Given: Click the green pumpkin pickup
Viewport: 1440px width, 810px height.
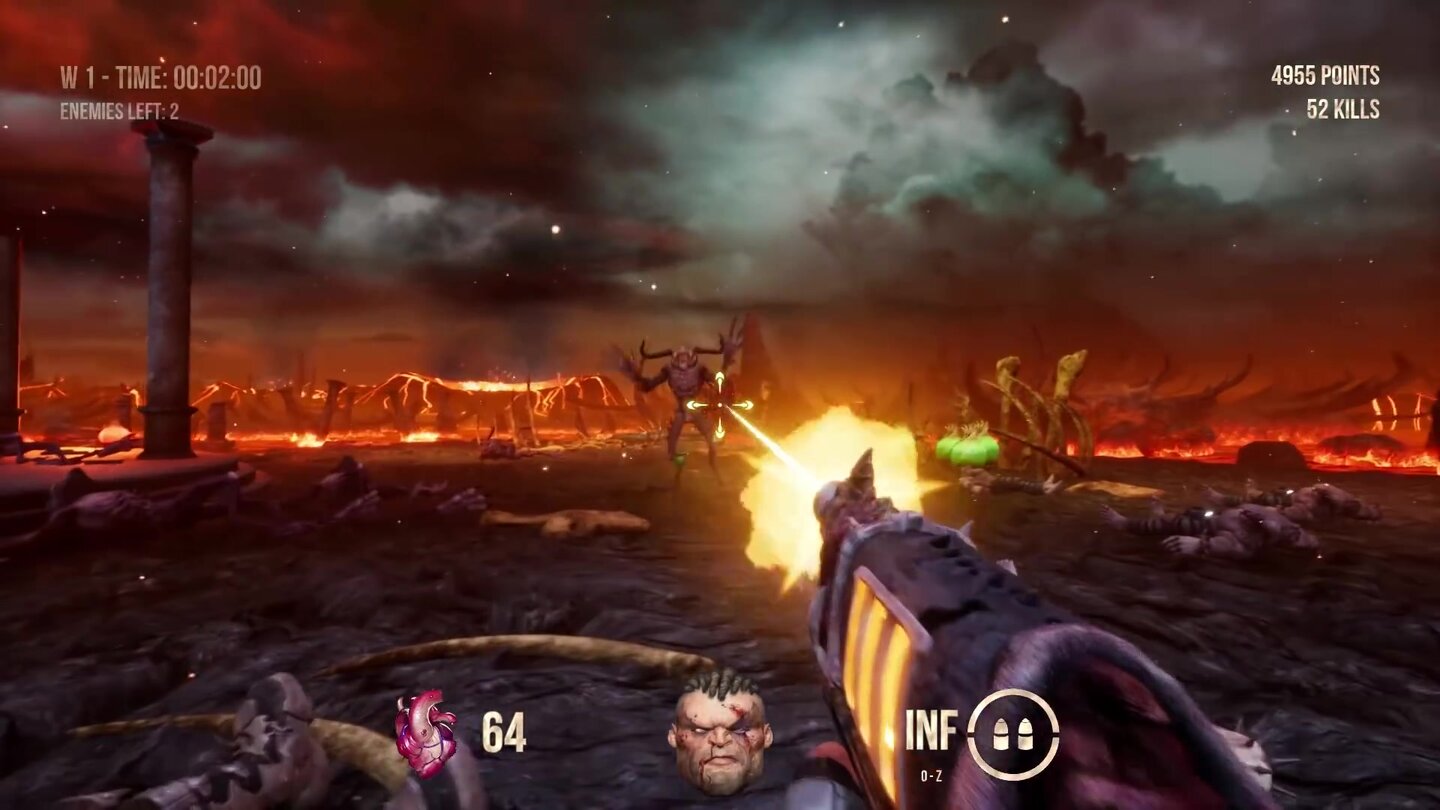Looking at the screenshot, I should [965, 447].
